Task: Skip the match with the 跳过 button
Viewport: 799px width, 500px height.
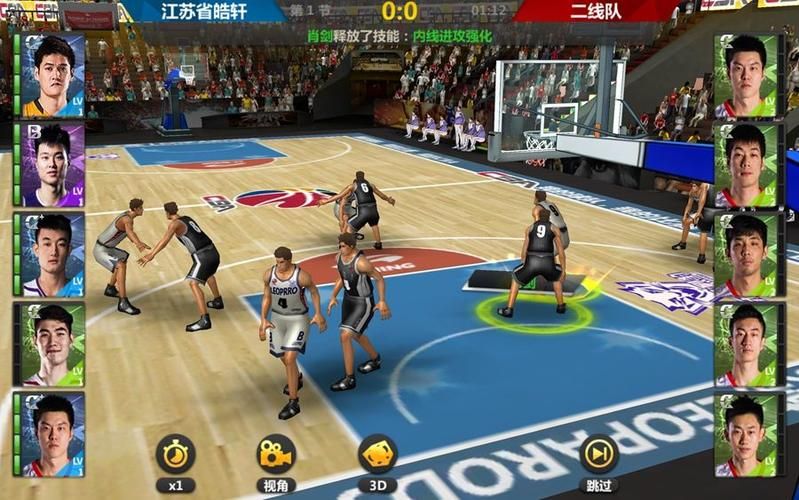Action: (598, 455)
